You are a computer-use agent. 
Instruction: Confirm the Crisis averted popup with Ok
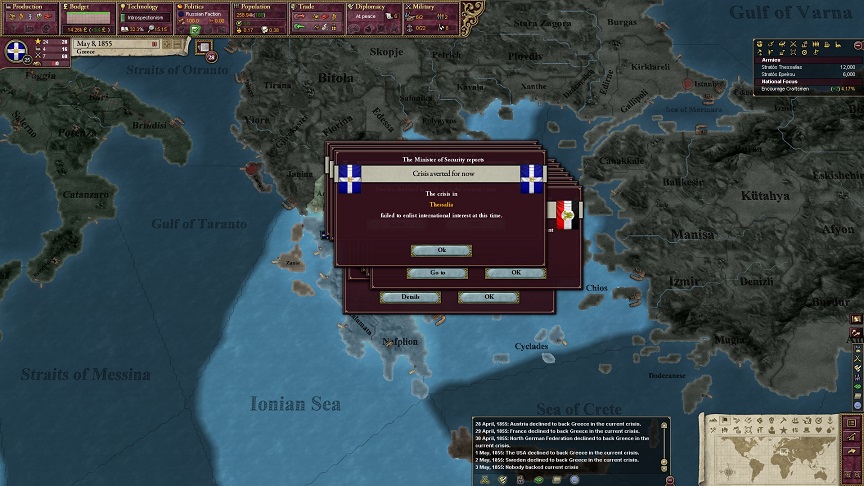440,250
